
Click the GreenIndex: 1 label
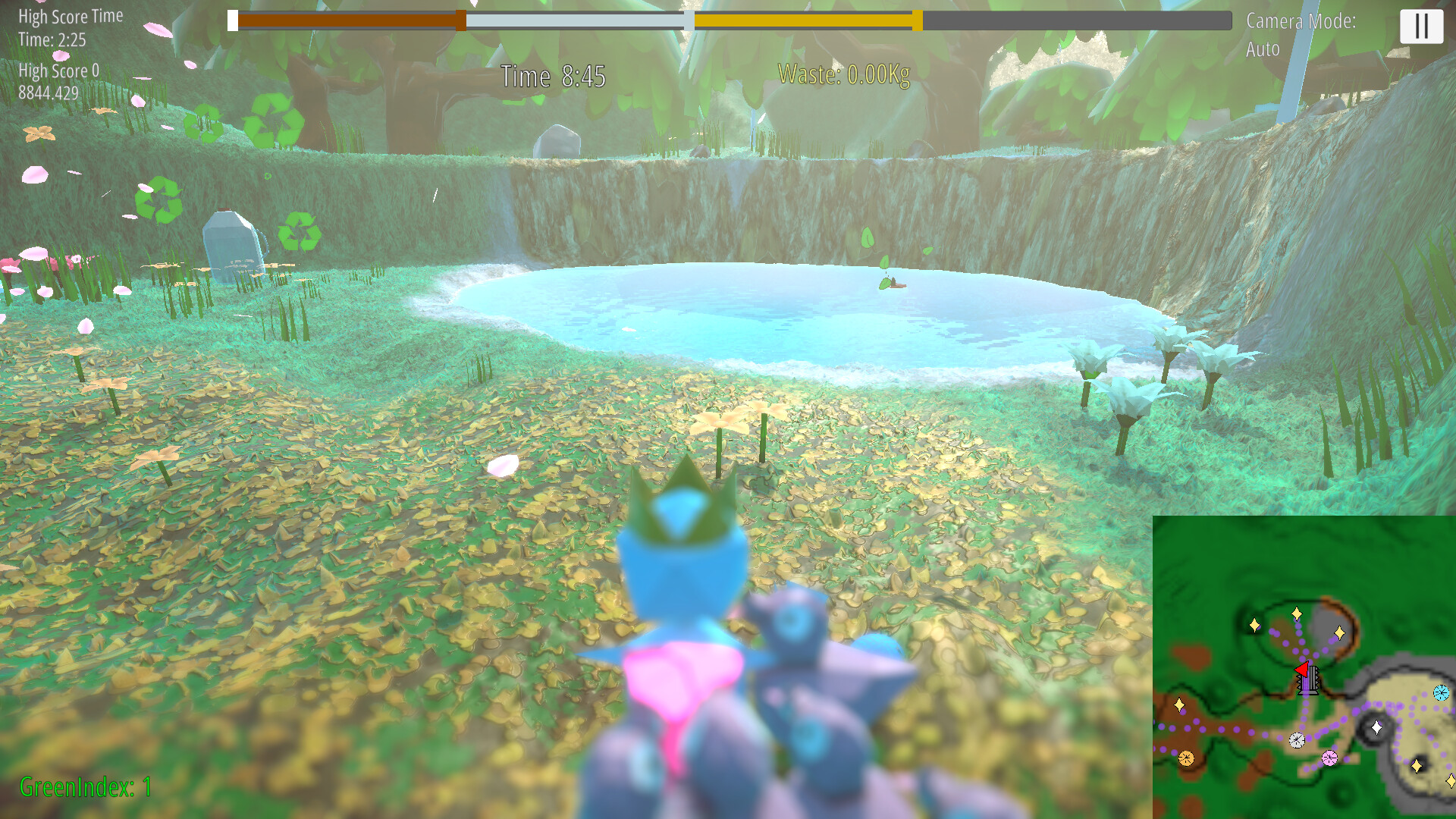(x=86, y=788)
